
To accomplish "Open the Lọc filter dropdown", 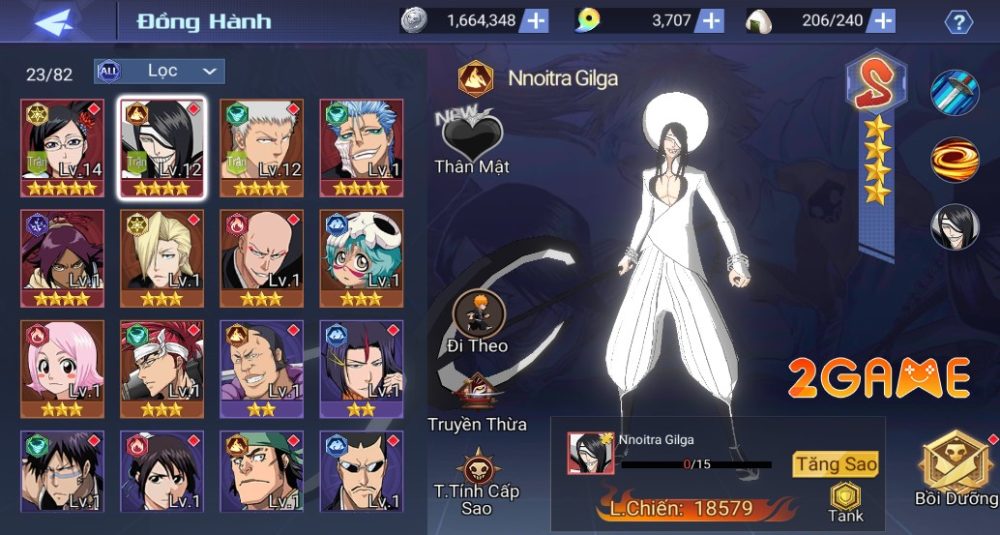I will pyautogui.click(x=160, y=71).
